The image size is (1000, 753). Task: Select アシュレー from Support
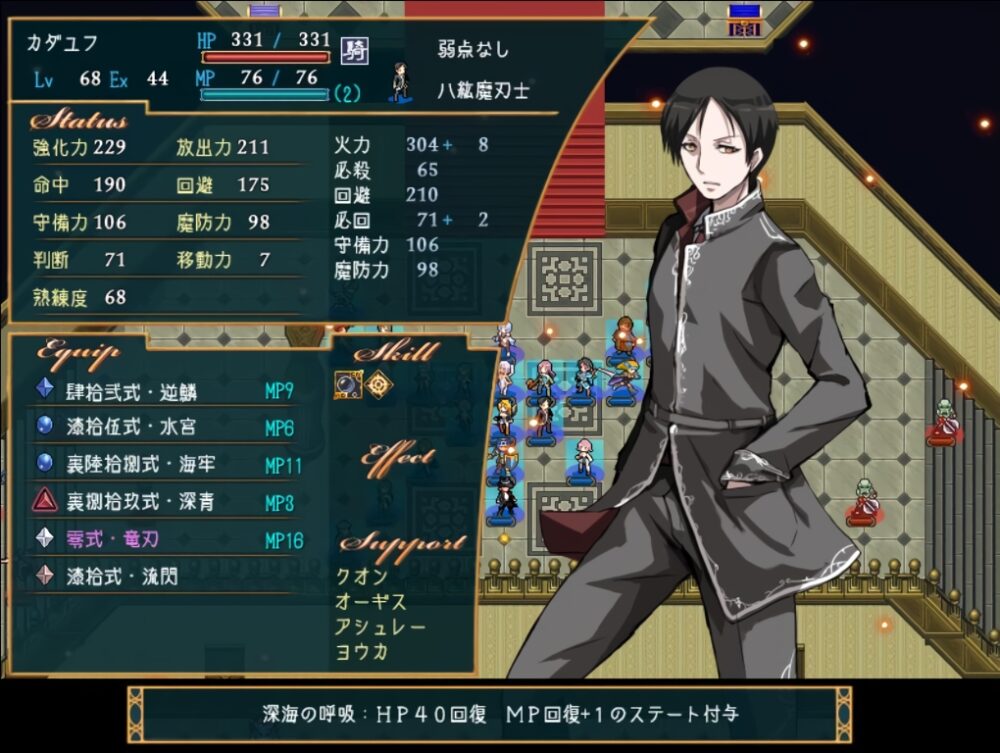[381, 627]
